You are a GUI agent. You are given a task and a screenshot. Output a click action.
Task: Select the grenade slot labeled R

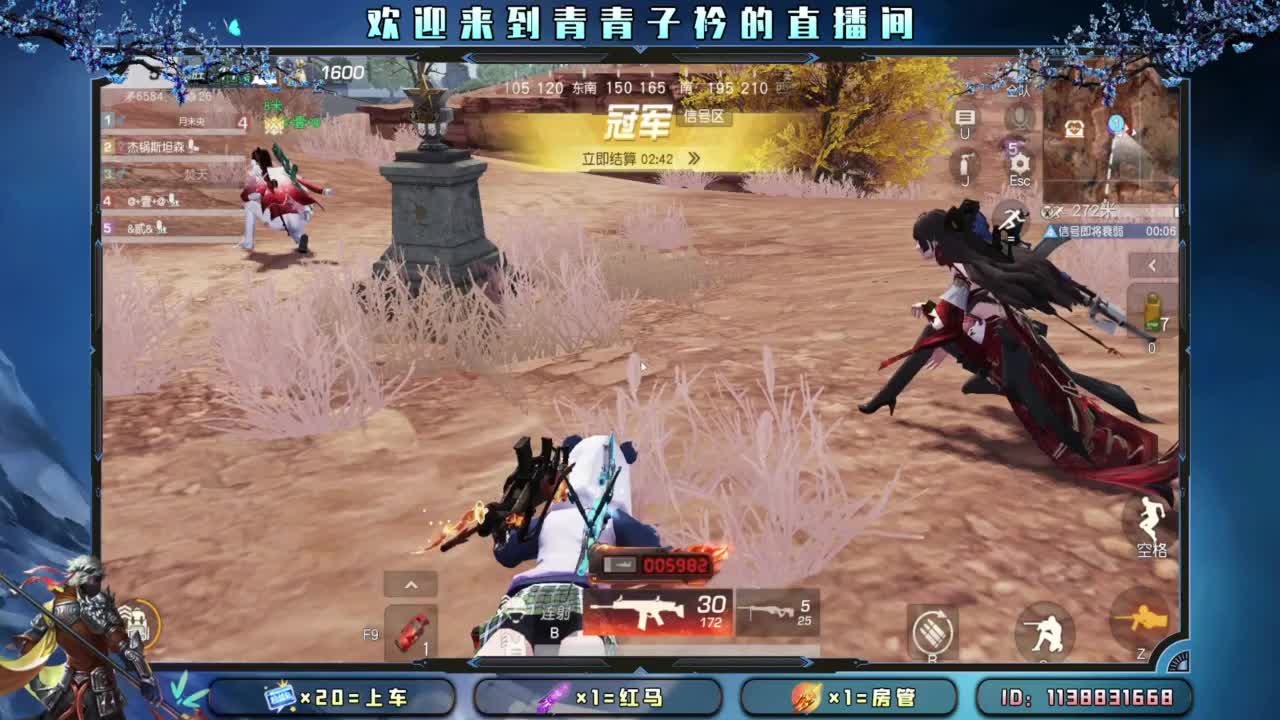[x=934, y=632]
